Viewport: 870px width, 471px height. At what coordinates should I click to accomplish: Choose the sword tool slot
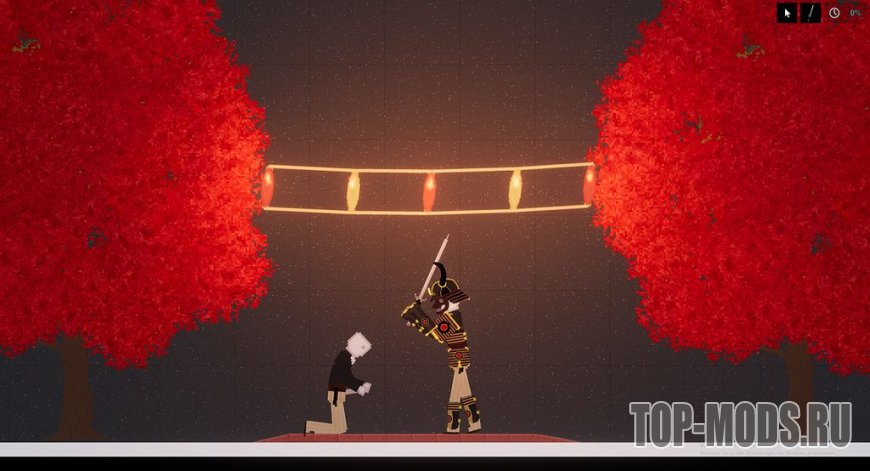click(x=811, y=13)
